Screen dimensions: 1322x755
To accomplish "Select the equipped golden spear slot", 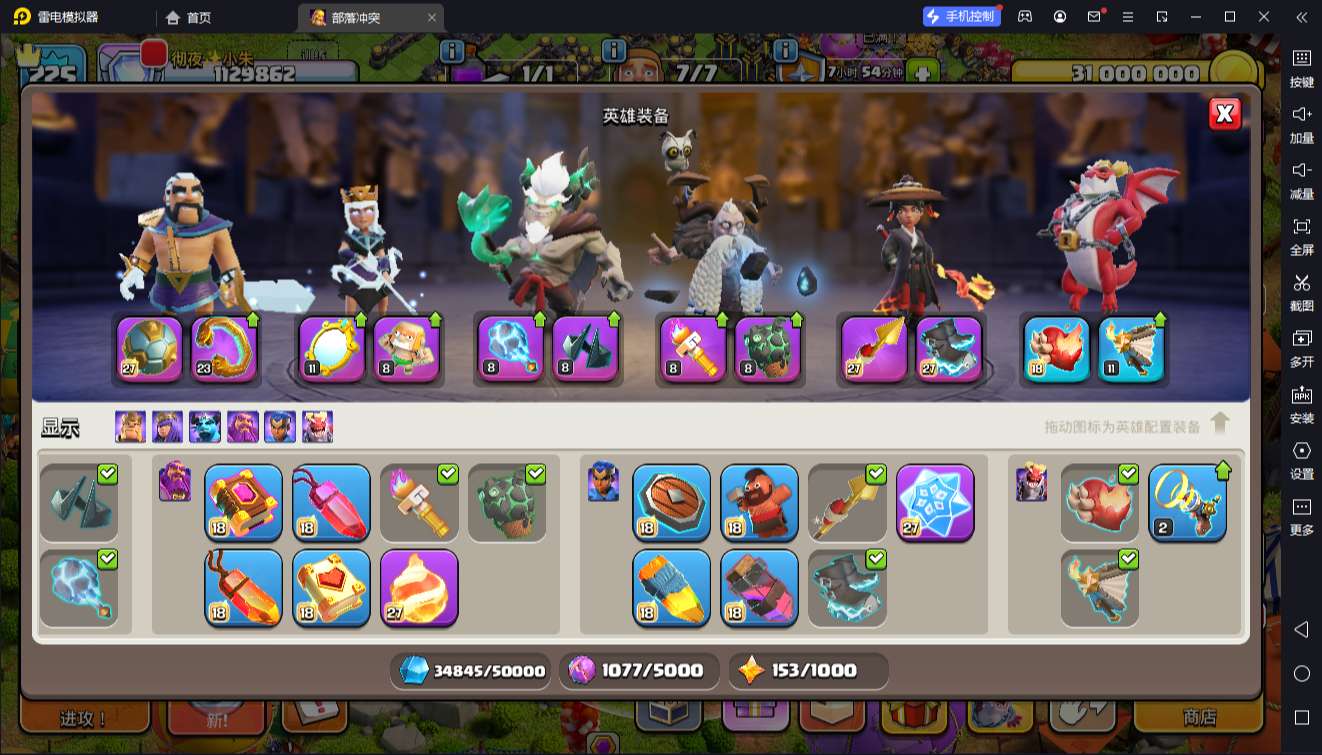I will point(873,349).
